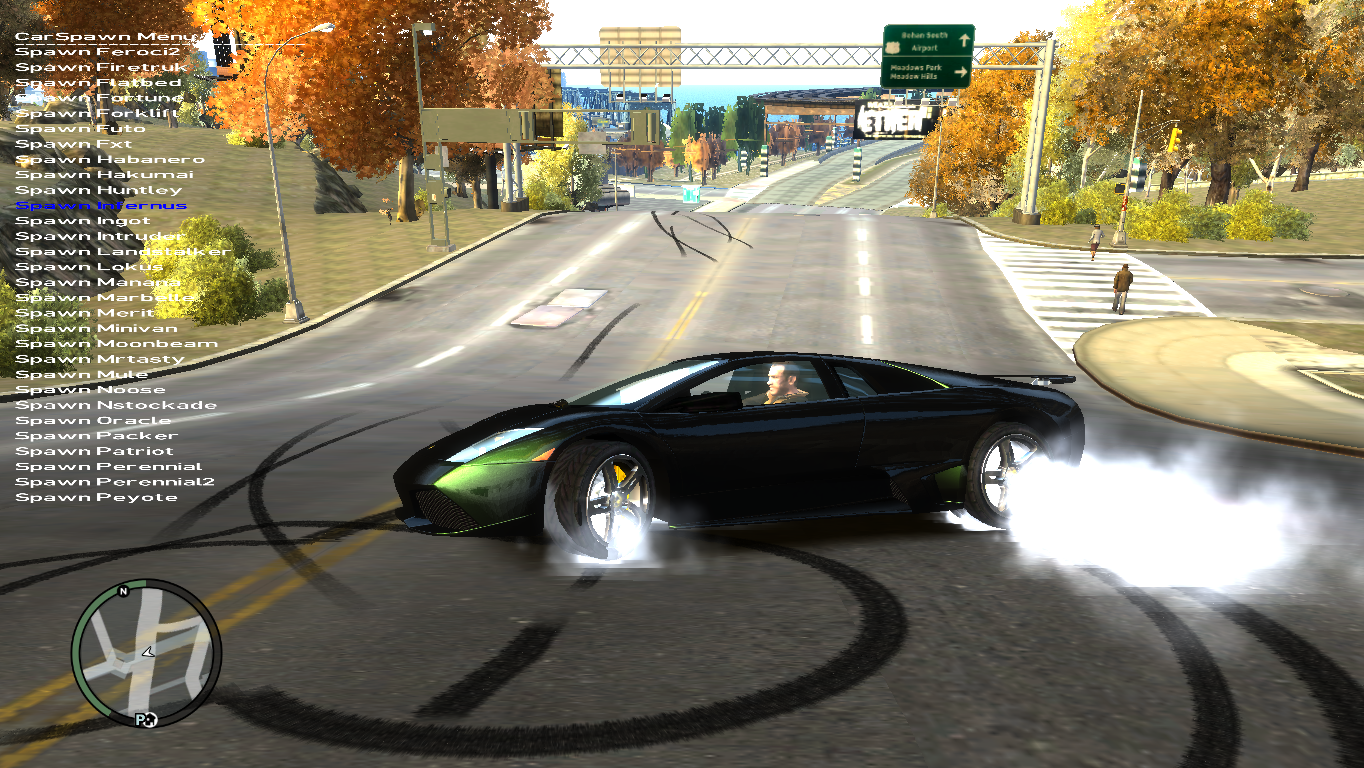Click the Spawn Minivan entry
The width and height of the screenshot is (1364, 768).
[x=96, y=328]
